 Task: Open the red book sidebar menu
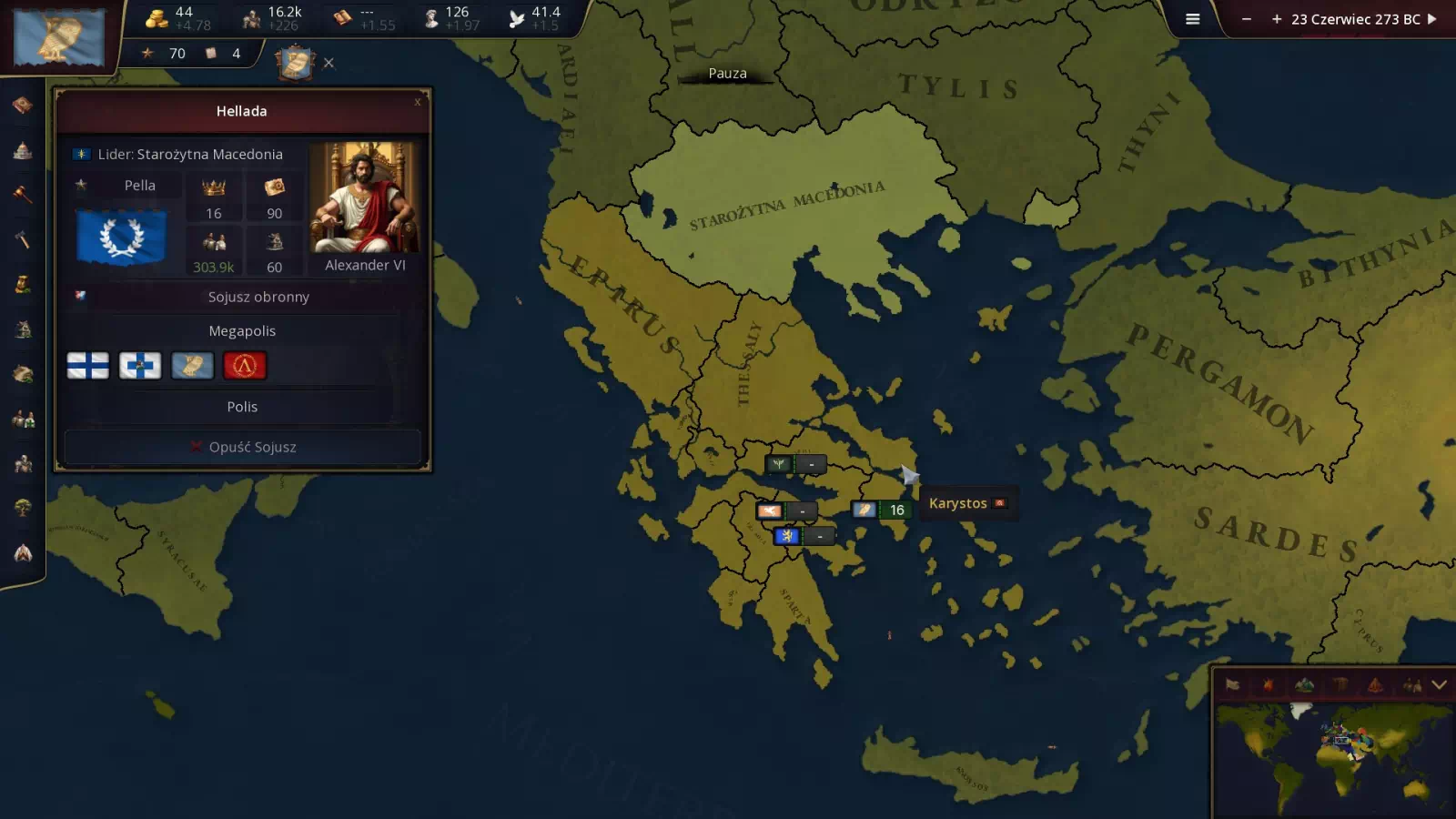[23, 106]
